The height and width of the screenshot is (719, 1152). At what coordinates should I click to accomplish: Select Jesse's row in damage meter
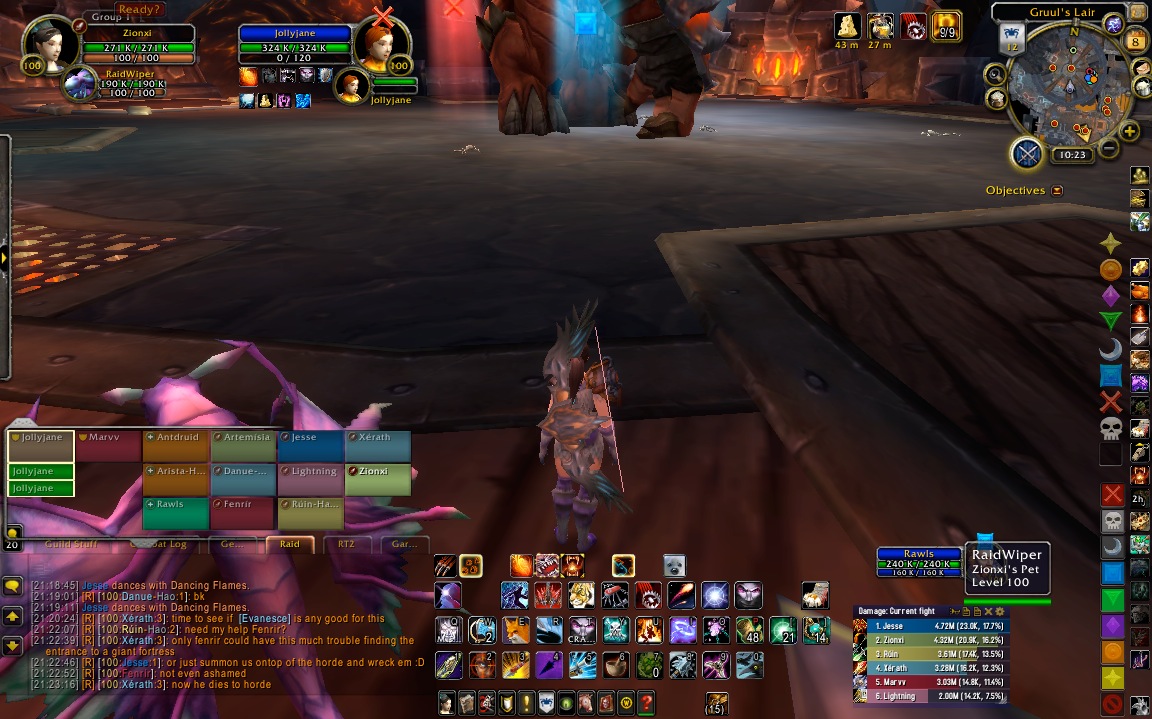[x=930, y=626]
